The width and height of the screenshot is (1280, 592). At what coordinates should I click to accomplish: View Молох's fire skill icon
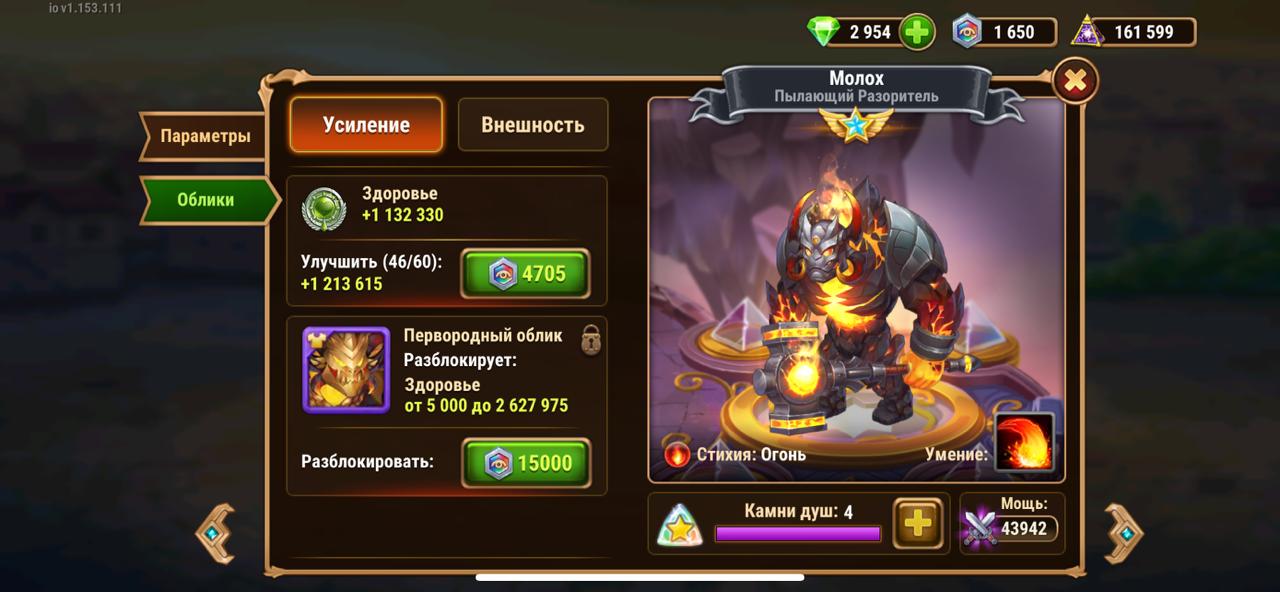1024,443
